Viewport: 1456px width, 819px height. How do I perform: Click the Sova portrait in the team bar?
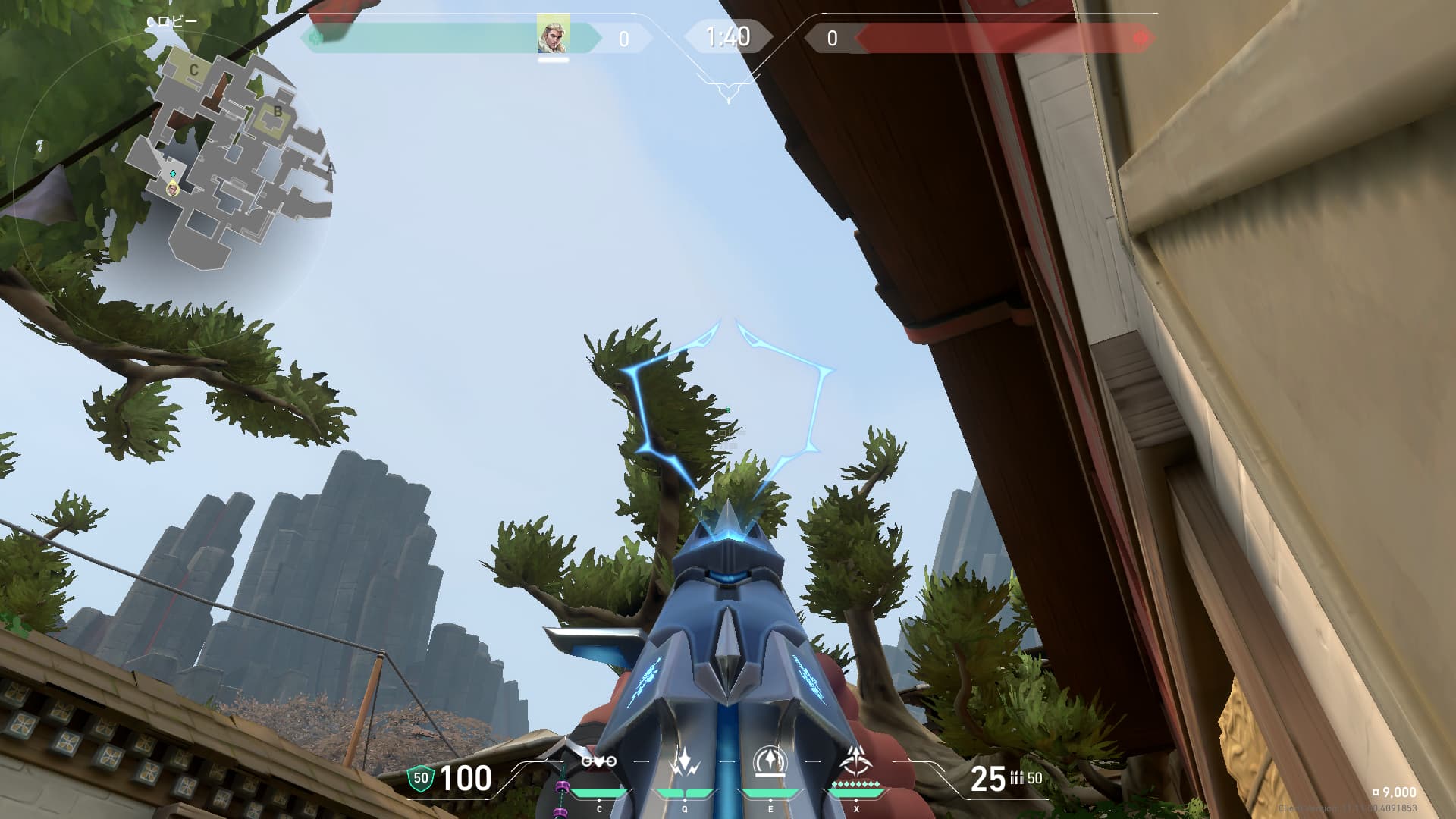(x=553, y=35)
